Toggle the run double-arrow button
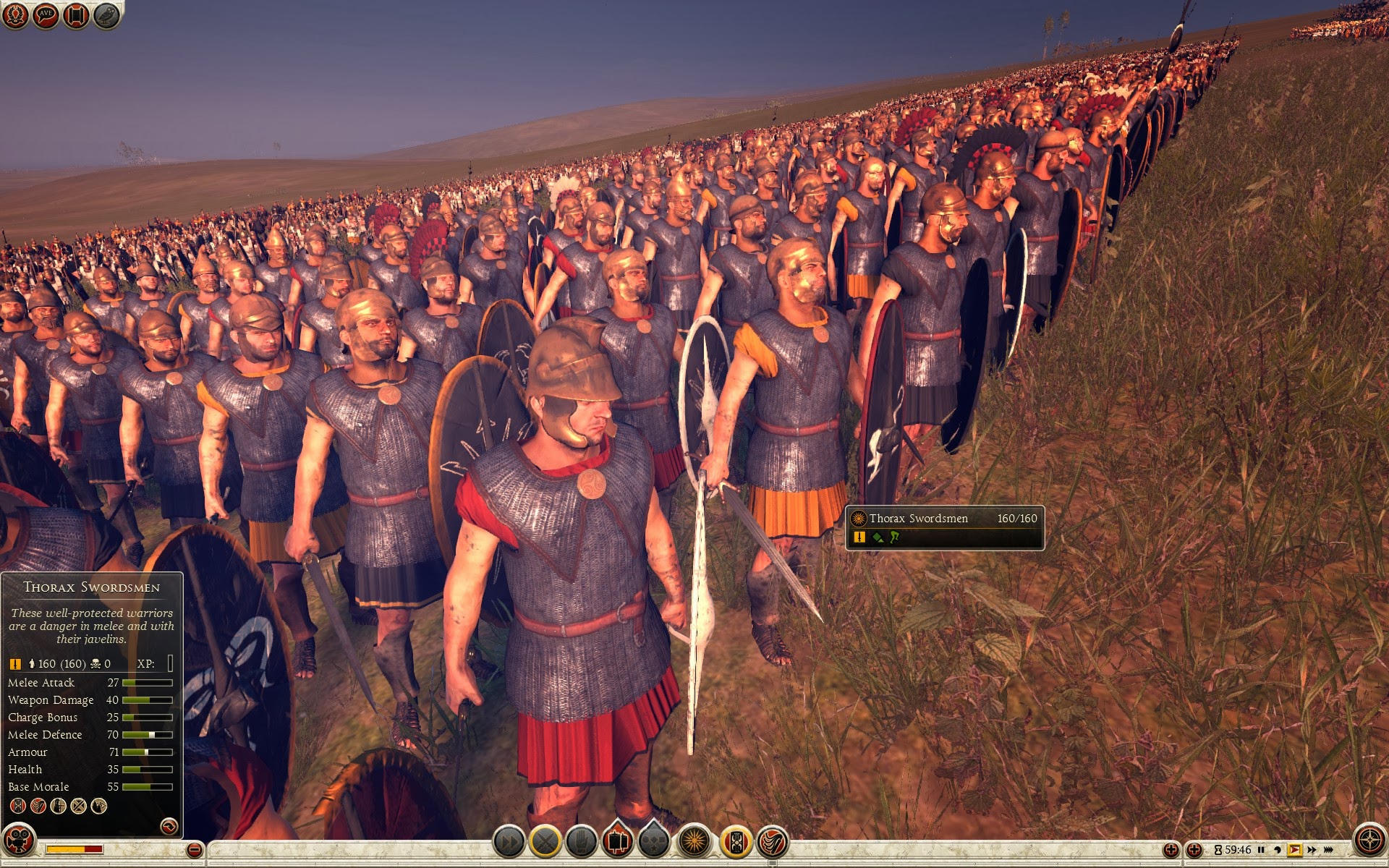The image size is (1389, 868). pos(509,841)
